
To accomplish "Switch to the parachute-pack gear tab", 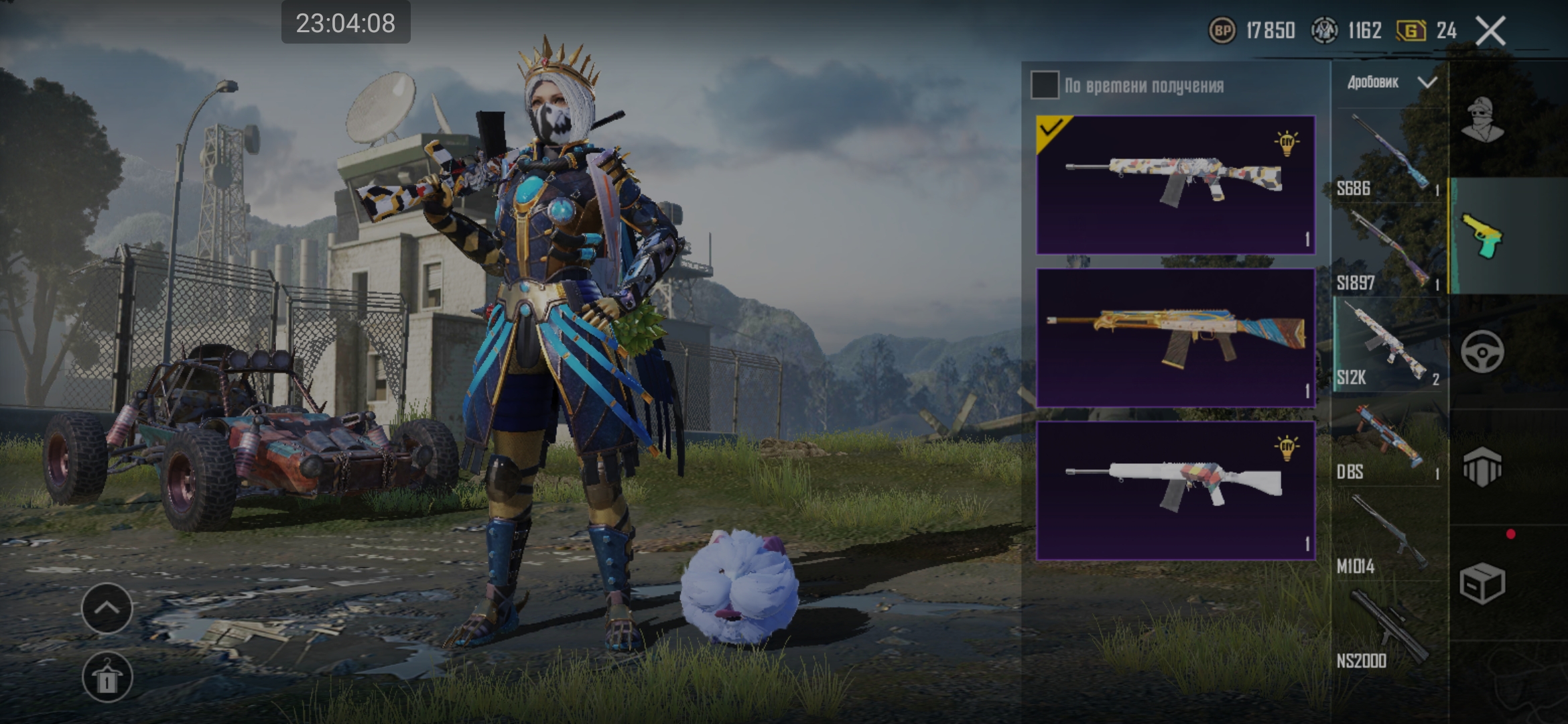I will click(x=1482, y=467).
